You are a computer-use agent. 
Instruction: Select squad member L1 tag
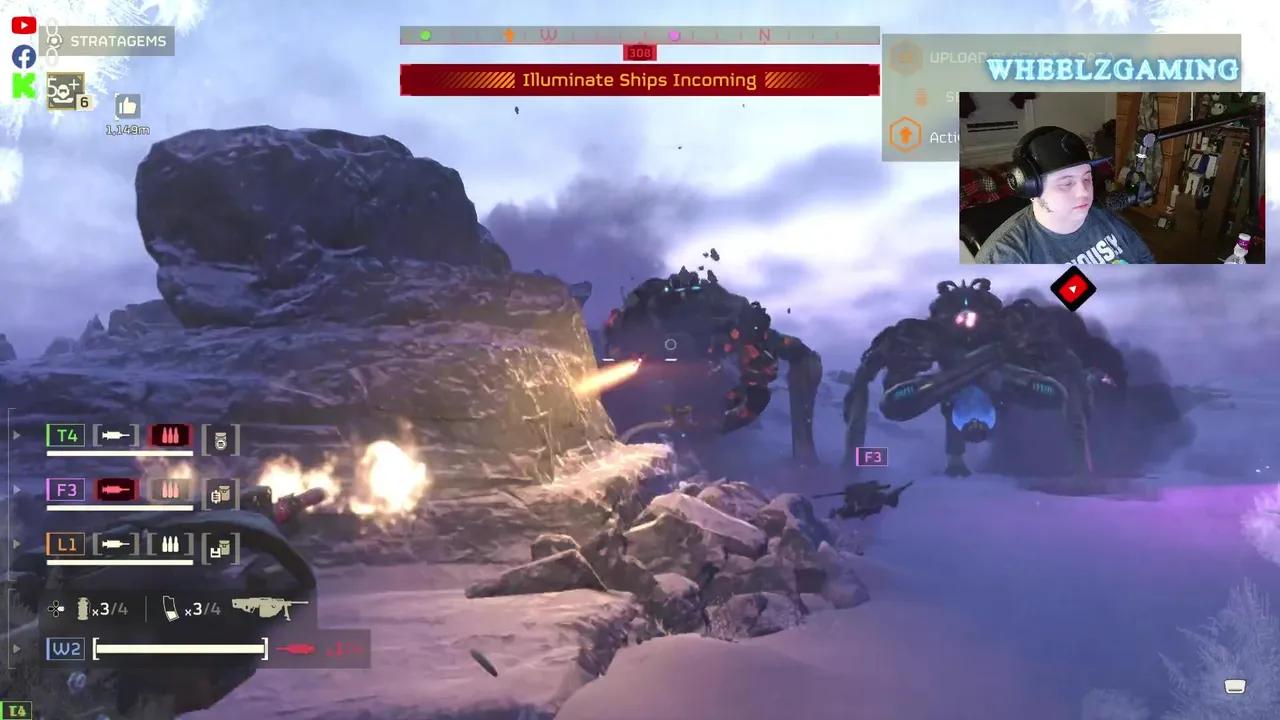(x=66, y=545)
